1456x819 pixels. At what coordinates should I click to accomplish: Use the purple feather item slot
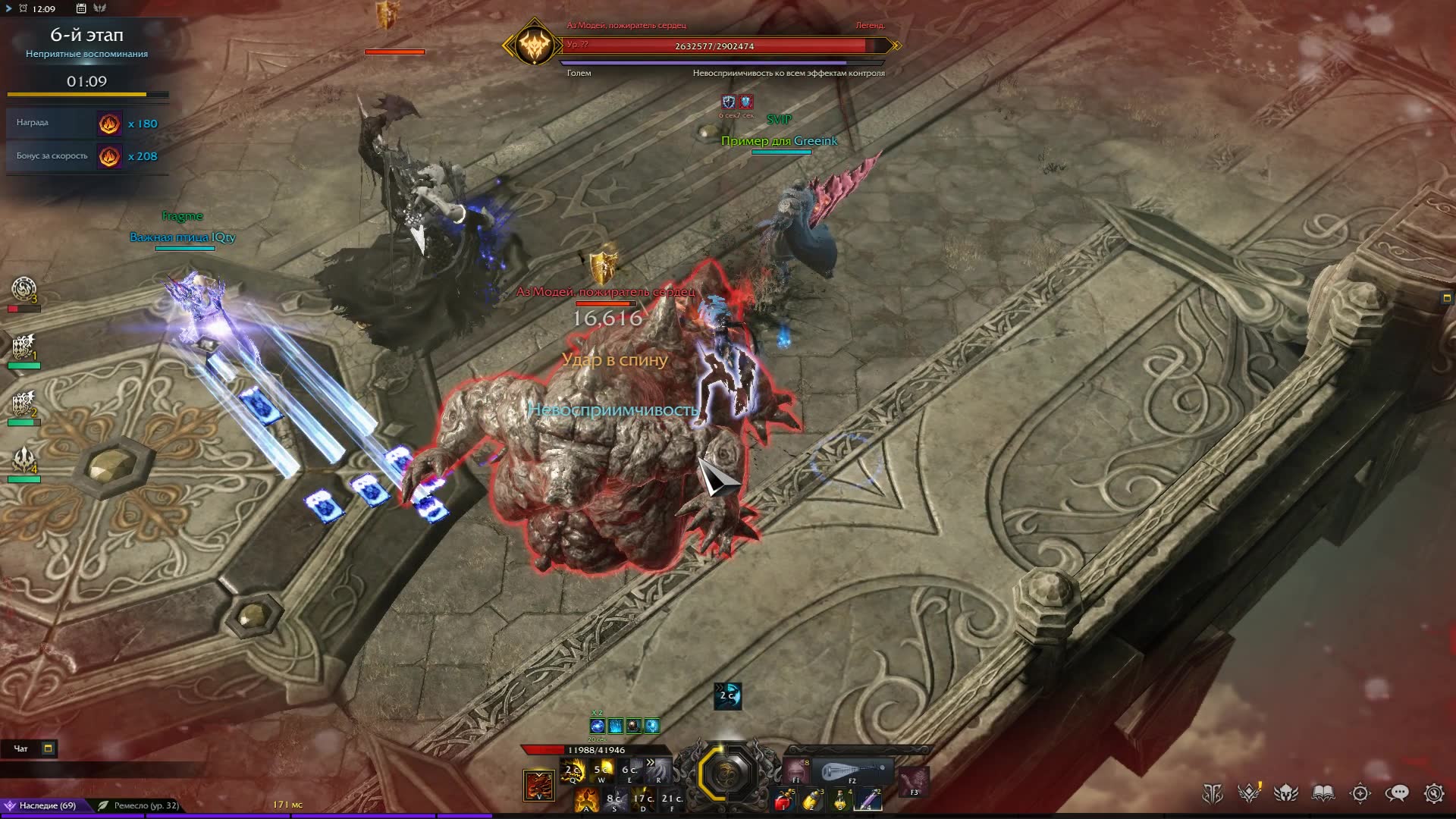click(868, 799)
